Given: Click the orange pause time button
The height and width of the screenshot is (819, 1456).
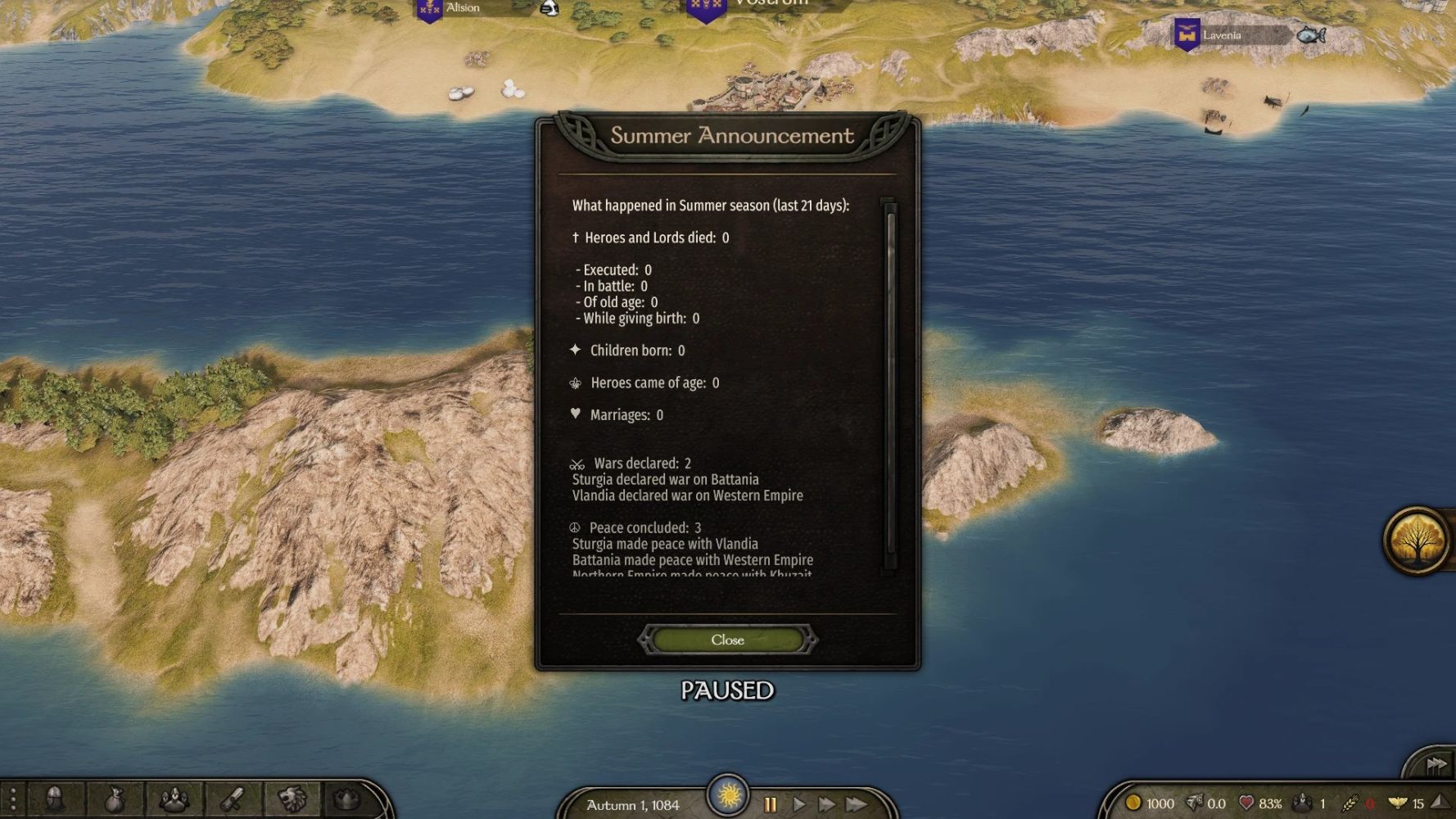Looking at the screenshot, I should [x=770, y=804].
